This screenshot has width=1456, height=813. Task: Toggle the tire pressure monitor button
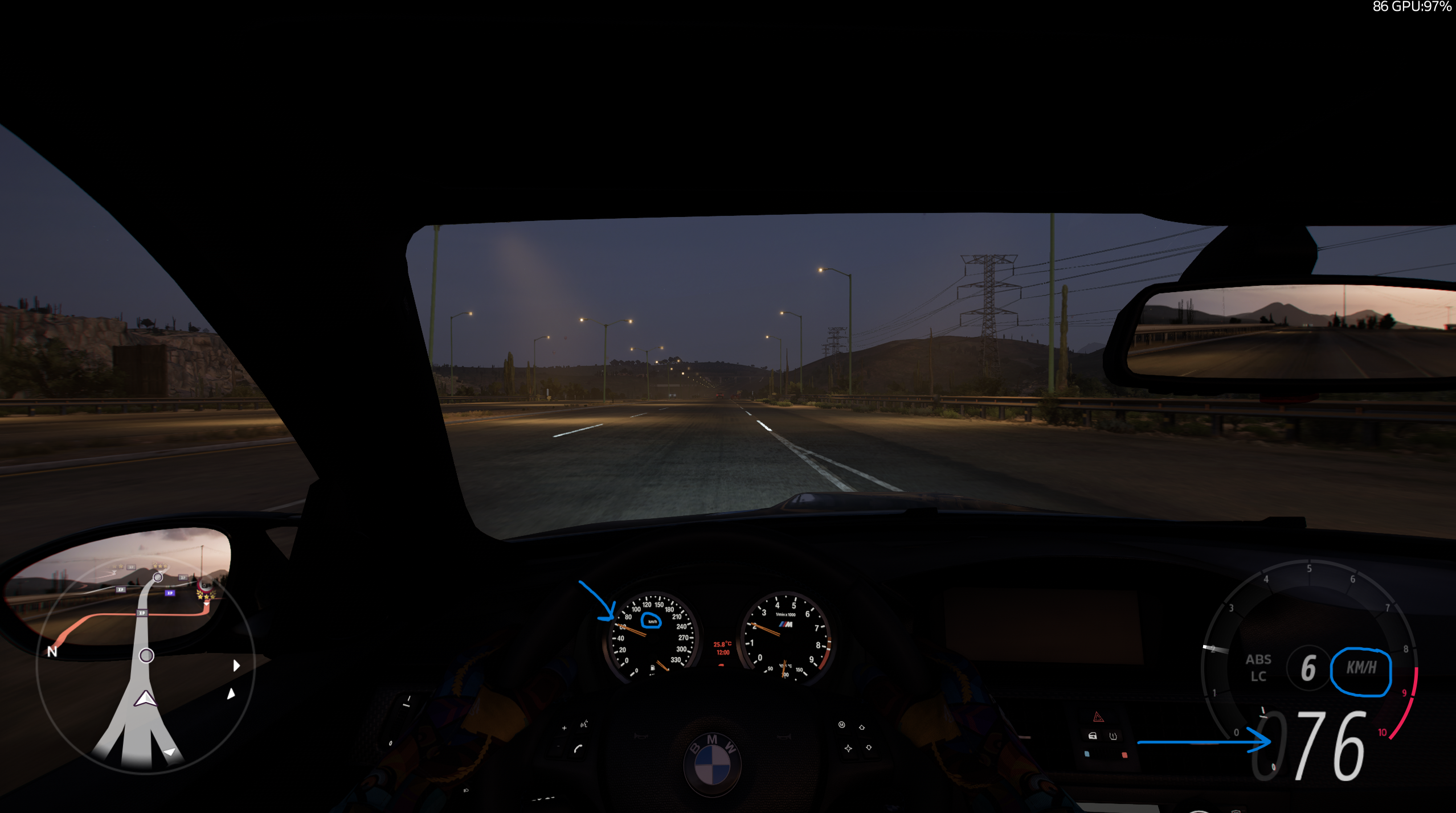(x=1113, y=736)
